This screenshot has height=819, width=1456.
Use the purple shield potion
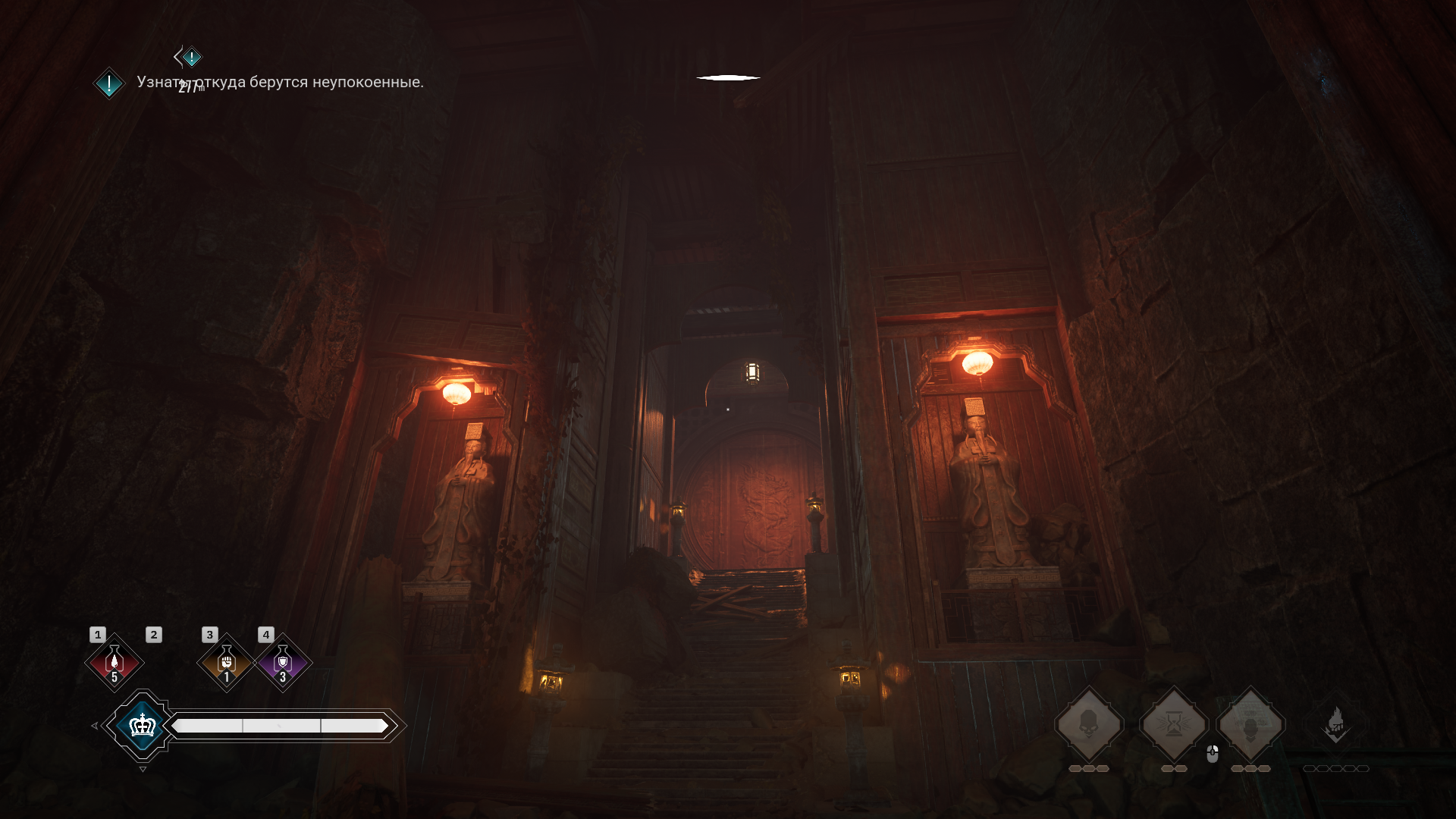click(x=283, y=662)
